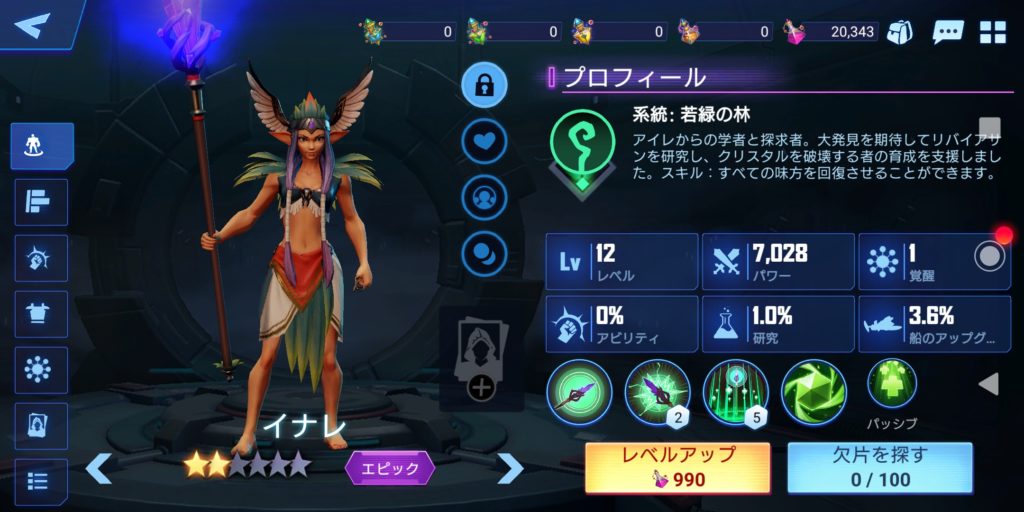1024x512 pixels.
Task: Toggle the padlock lock button
Action: coord(484,85)
